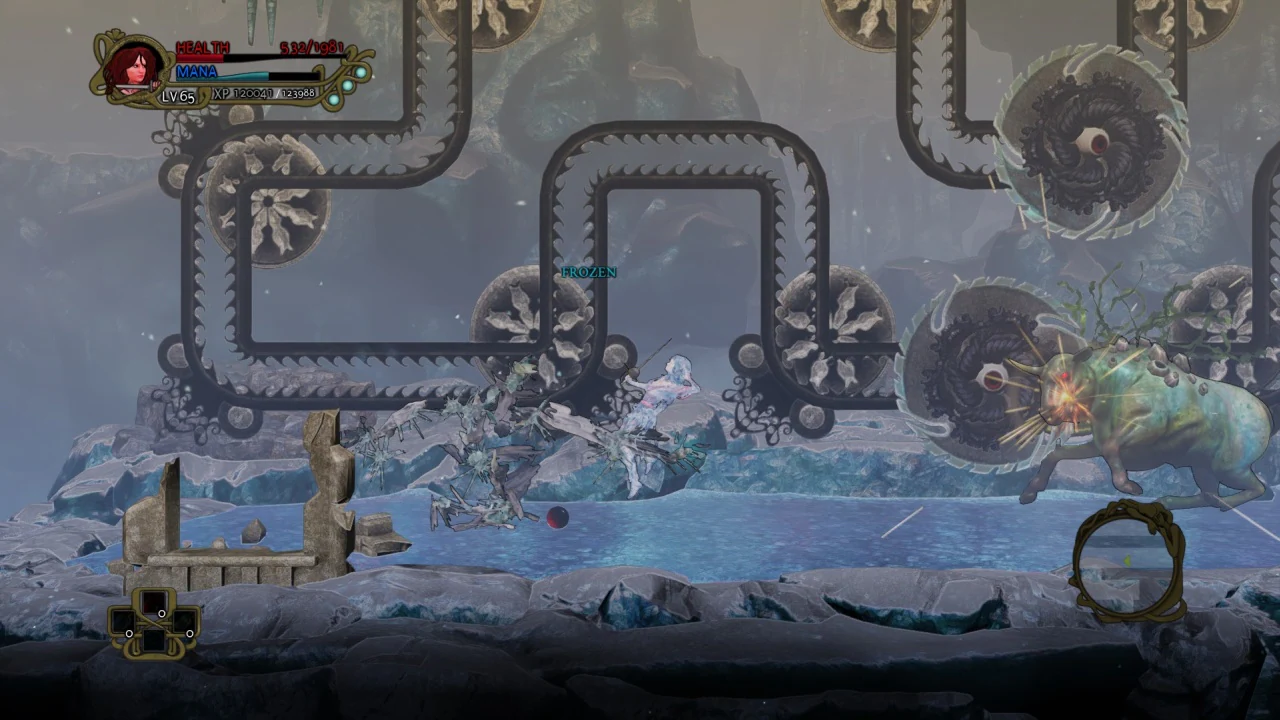Select the left bomb item slot

coord(123,622)
